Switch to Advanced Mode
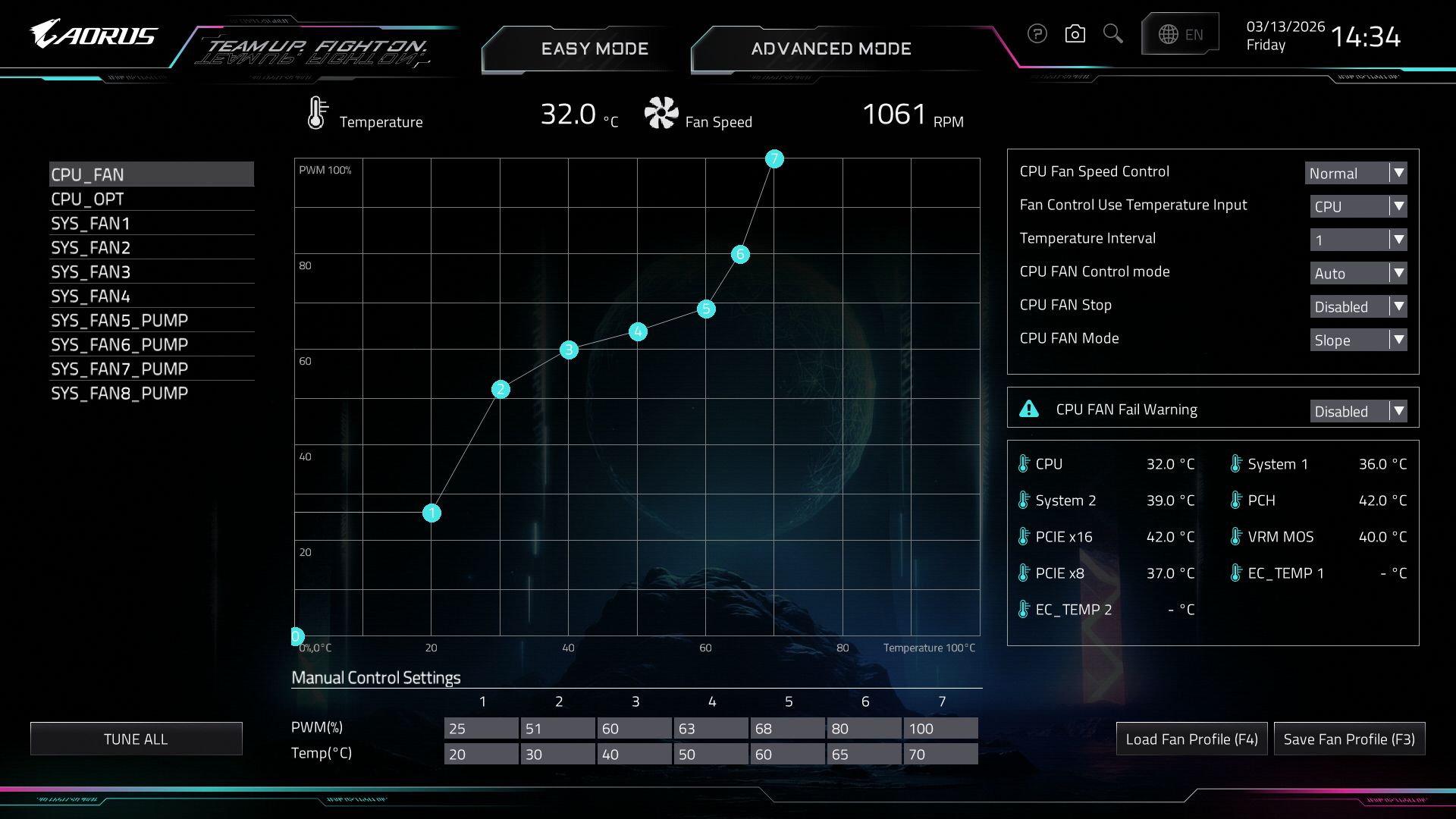Viewport: 1456px width, 819px height. (831, 49)
